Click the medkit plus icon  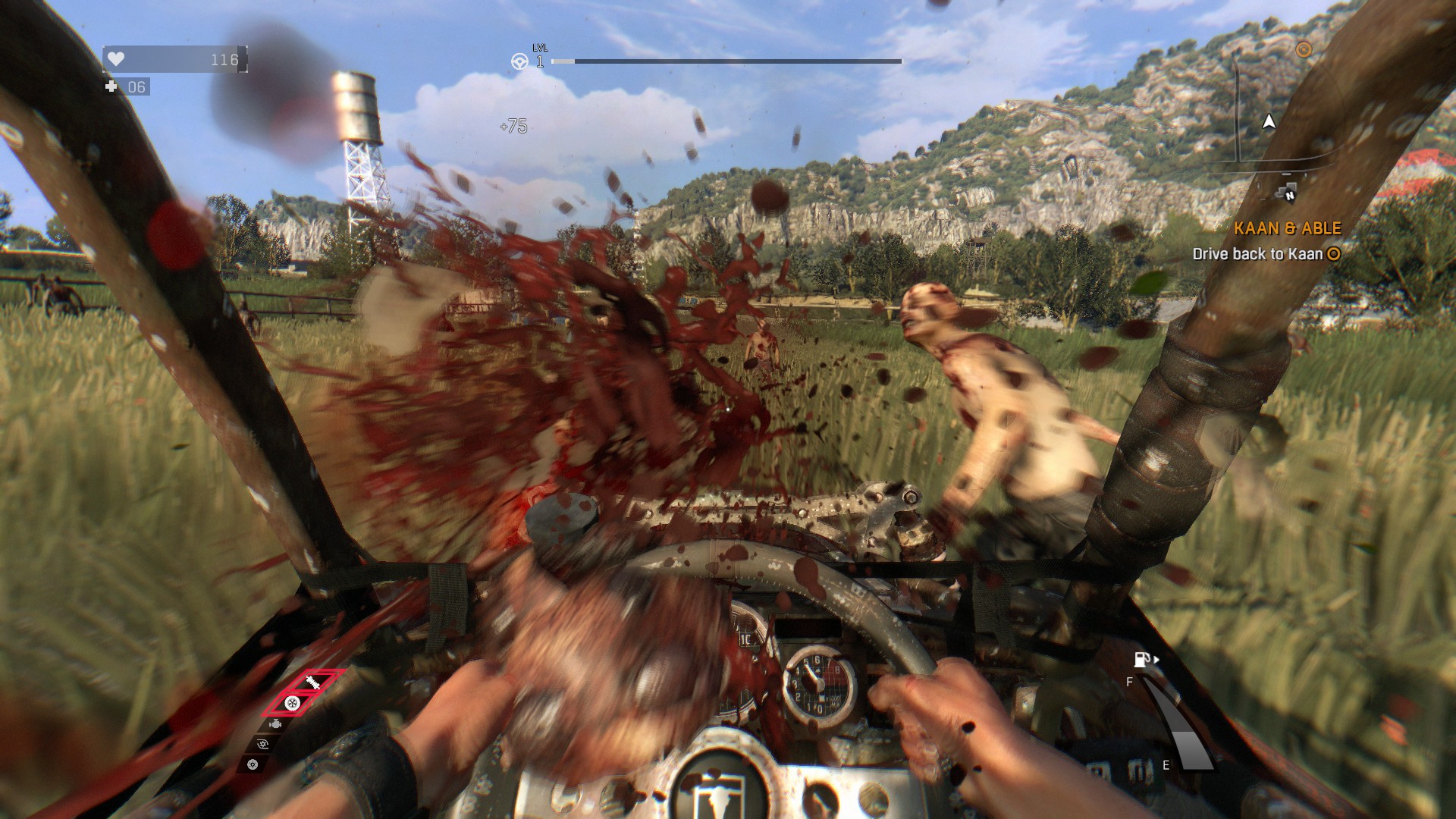[x=110, y=87]
